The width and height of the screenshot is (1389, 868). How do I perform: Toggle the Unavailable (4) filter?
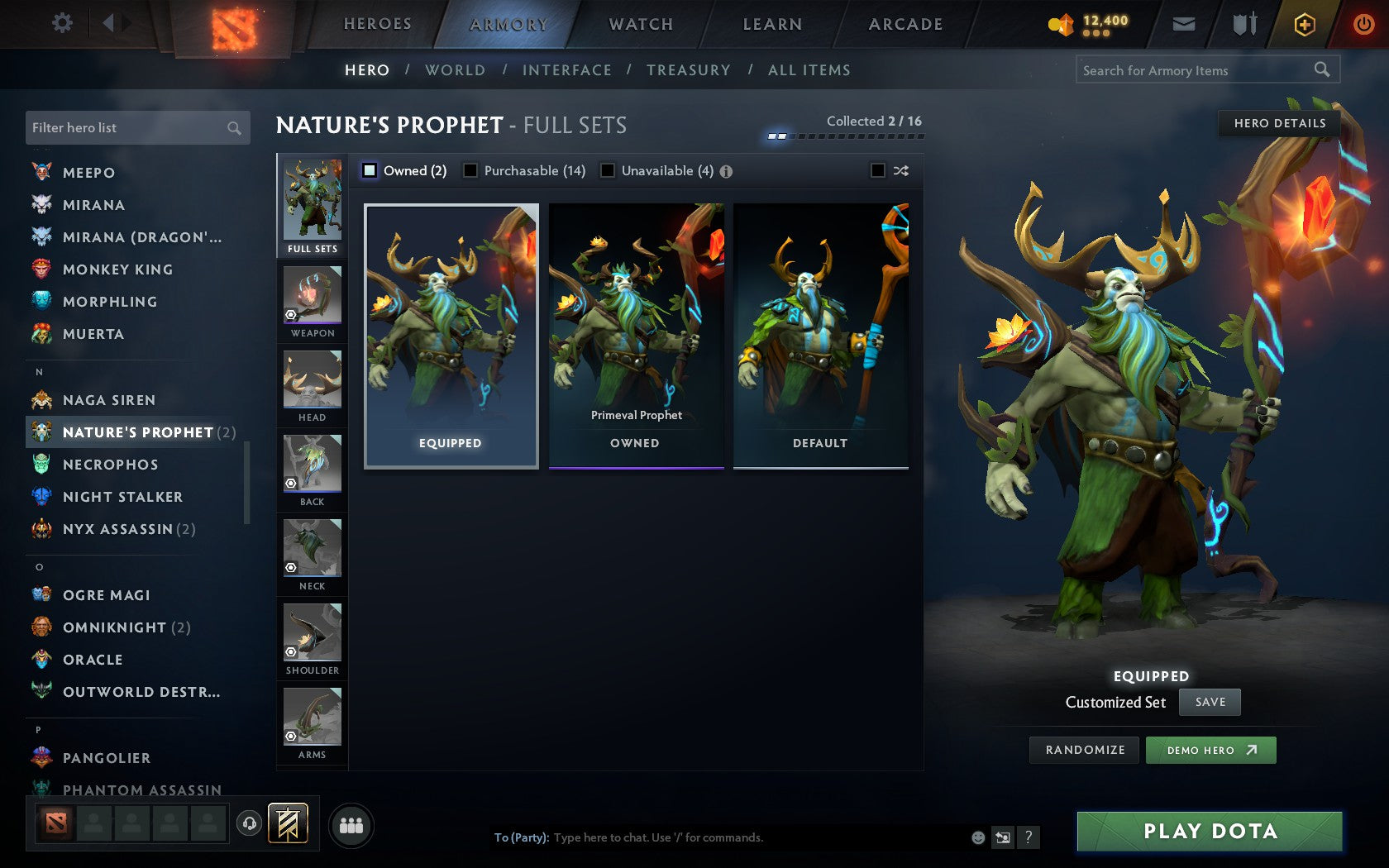(x=609, y=170)
